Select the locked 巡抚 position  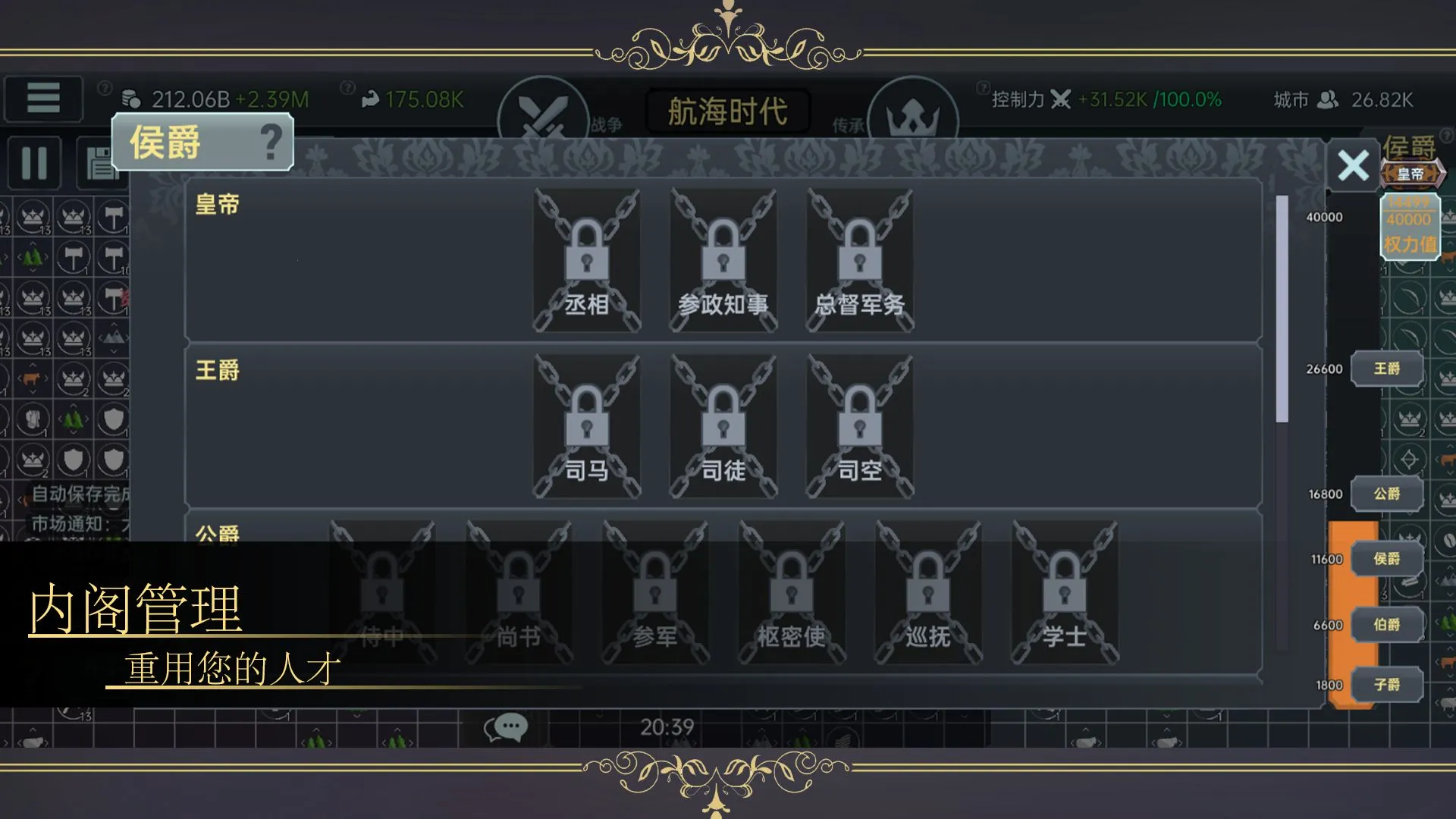click(x=927, y=593)
